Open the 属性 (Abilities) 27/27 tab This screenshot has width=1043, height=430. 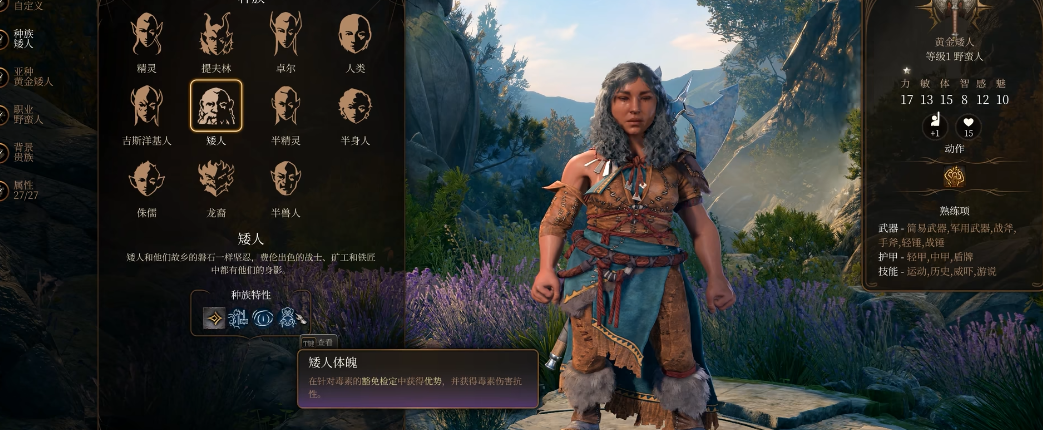[24, 189]
